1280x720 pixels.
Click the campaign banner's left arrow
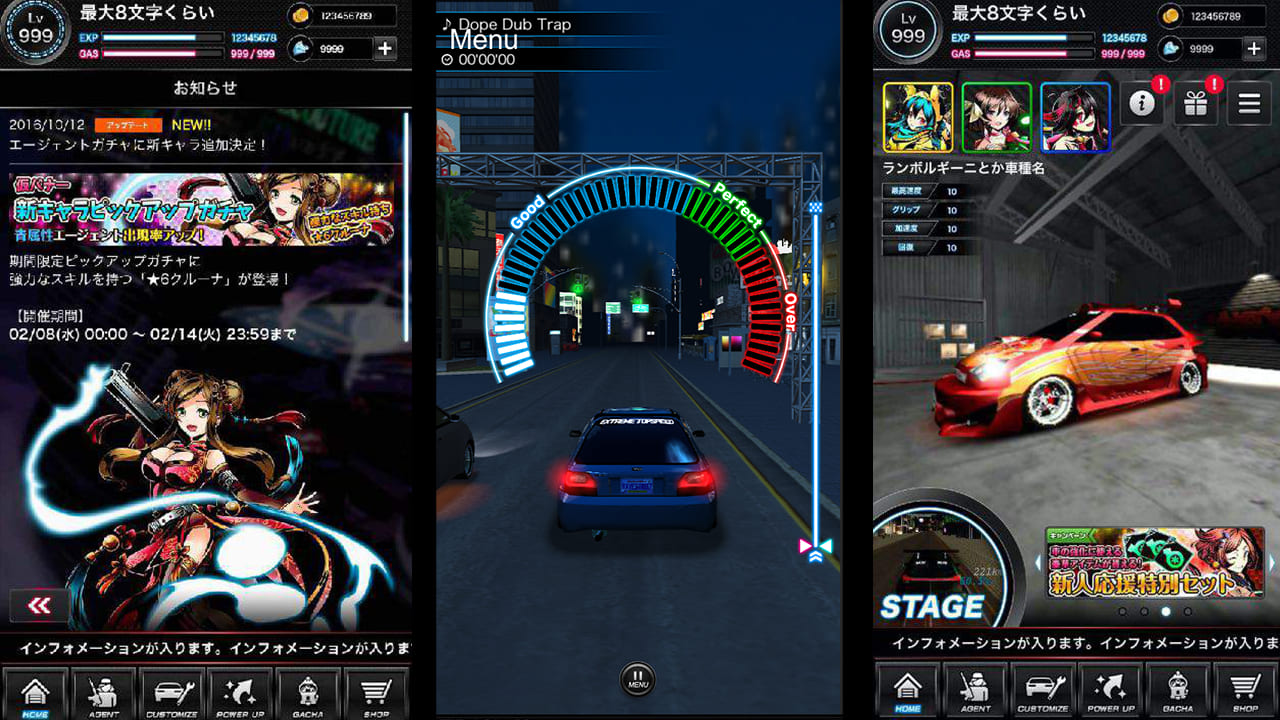[1037, 564]
